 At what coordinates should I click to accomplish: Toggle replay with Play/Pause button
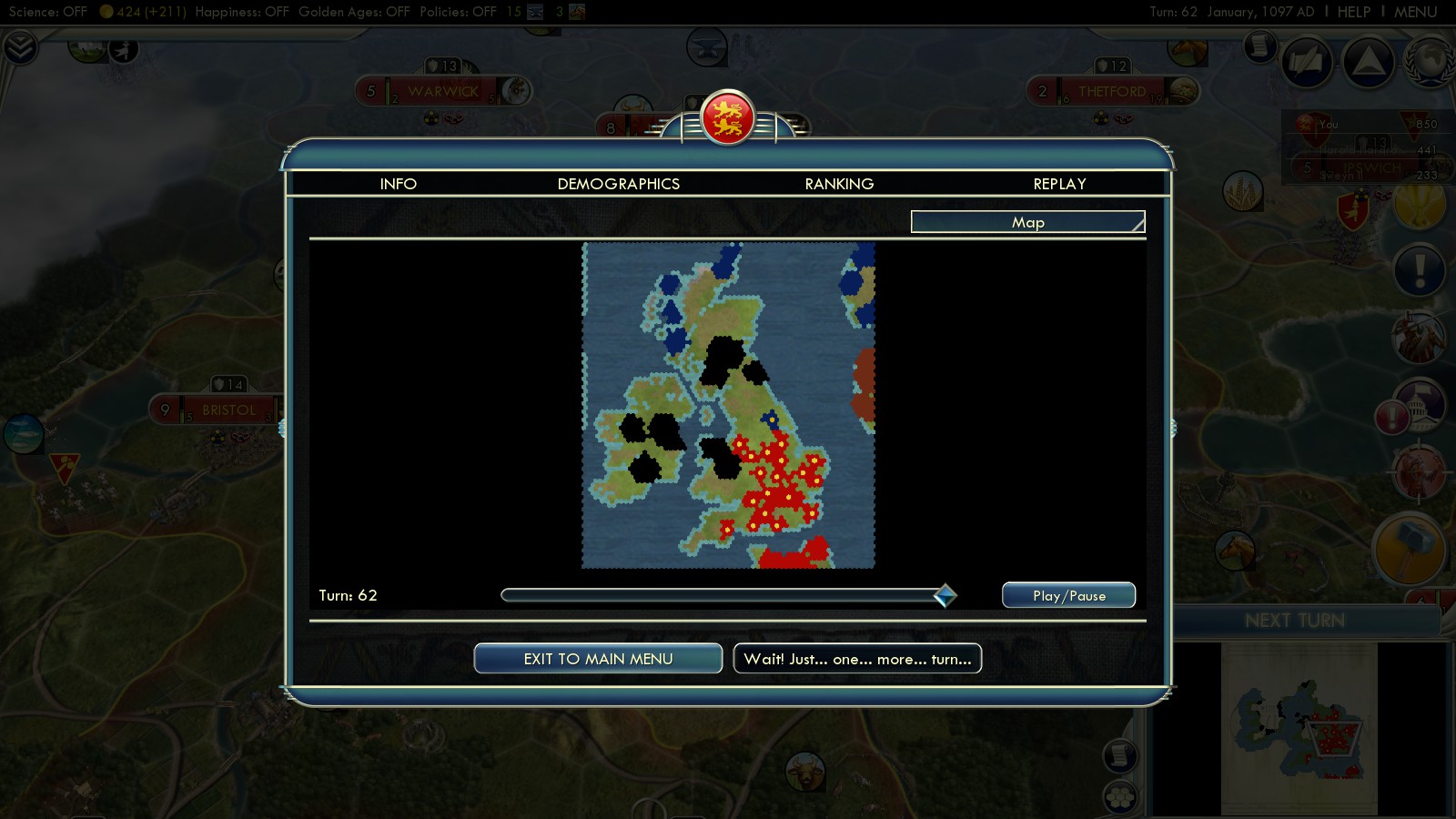tap(1068, 595)
